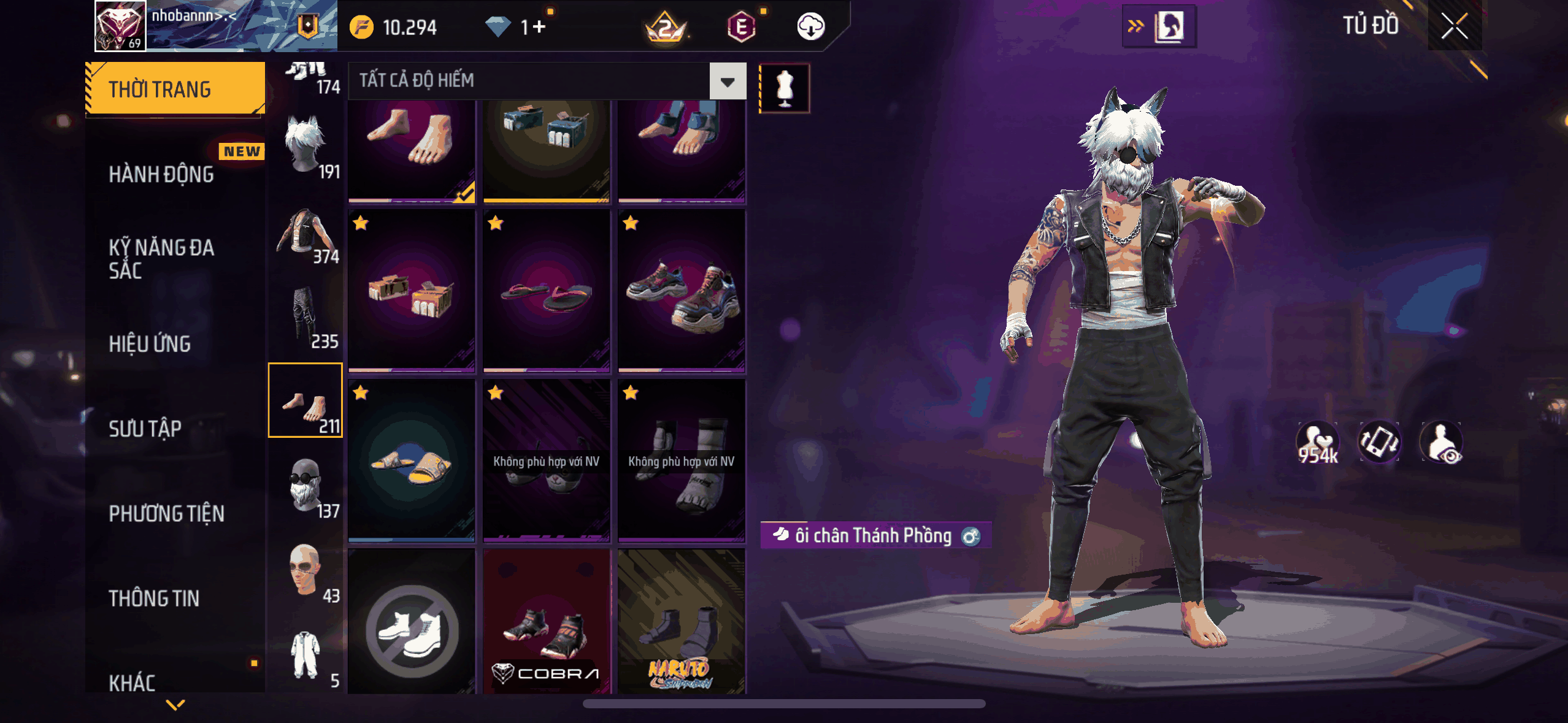Go to the Phương Tiện vehicles tab
Image resolution: width=1568 pixels, height=723 pixels.
coord(166,513)
